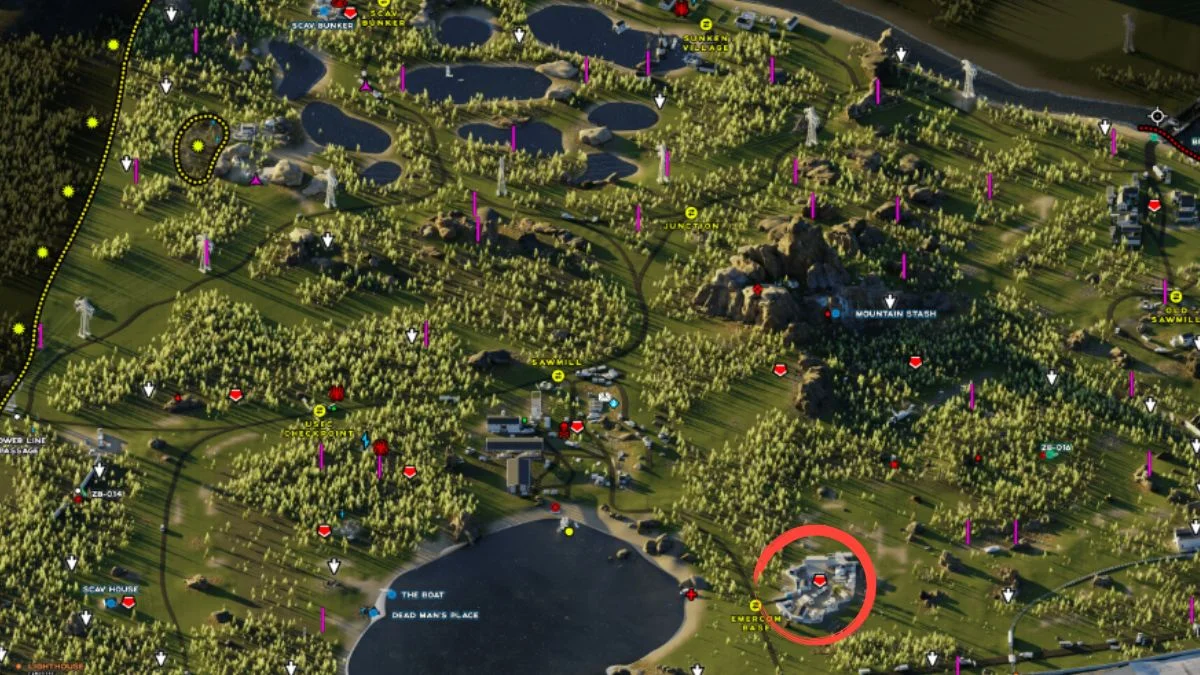The image size is (1200, 675).
Task: Select the Sawmill yellow marker
Action: (558, 375)
